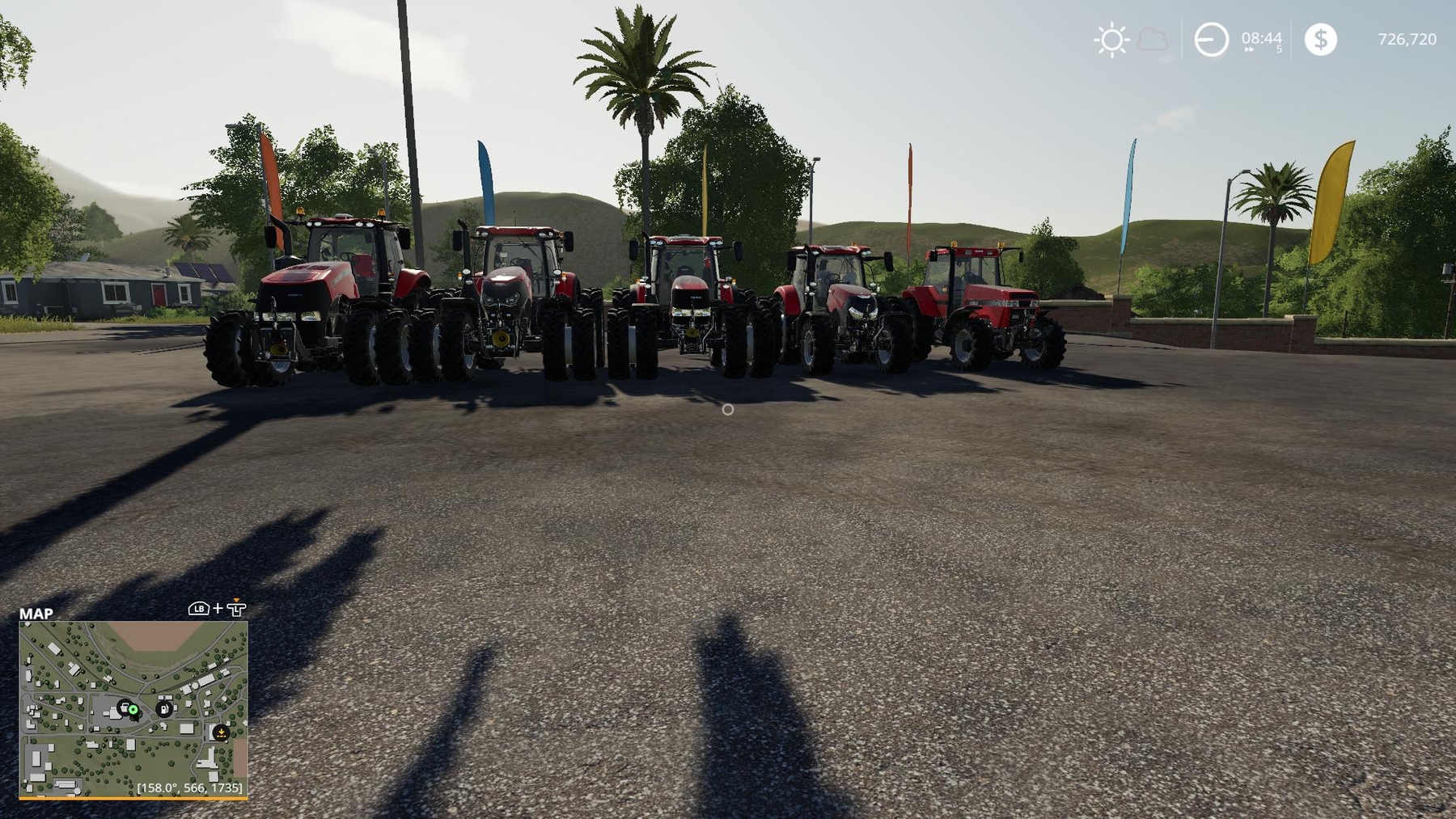
Task: Click the sell point arrow icon on minimap
Action: [x=222, y=733]
